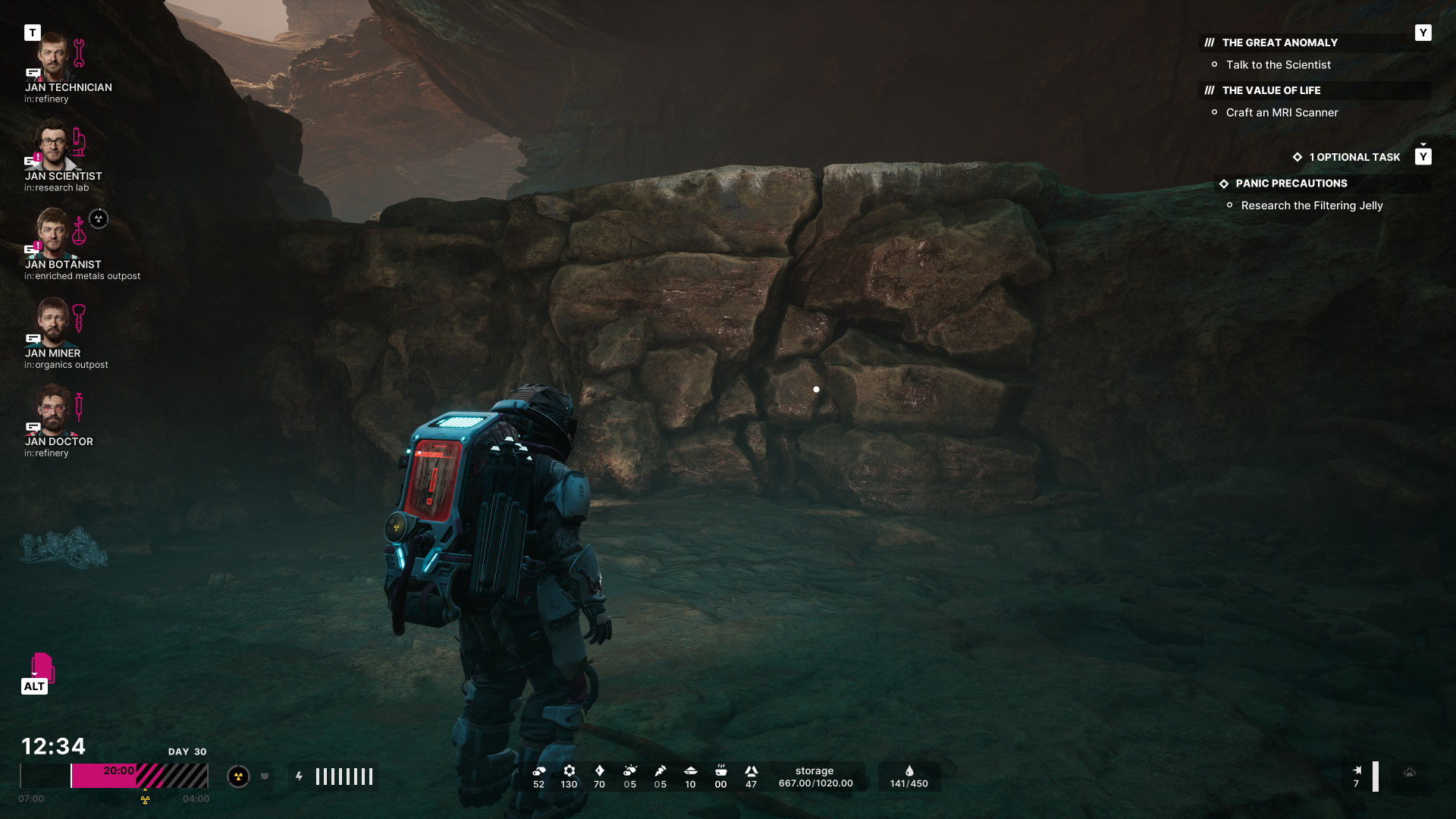
Task: Select the Craft an MRI Scanner objective
Action: click(x=1282, y=113)
